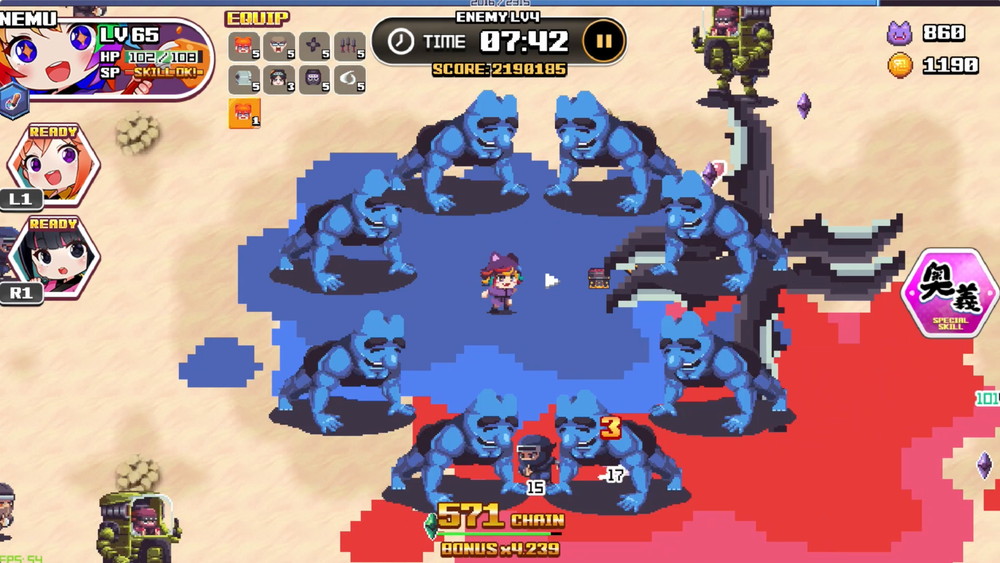The image size is (1000, 563).
Task: Select the shuriken equip slot
Action: tap(314, 47)
